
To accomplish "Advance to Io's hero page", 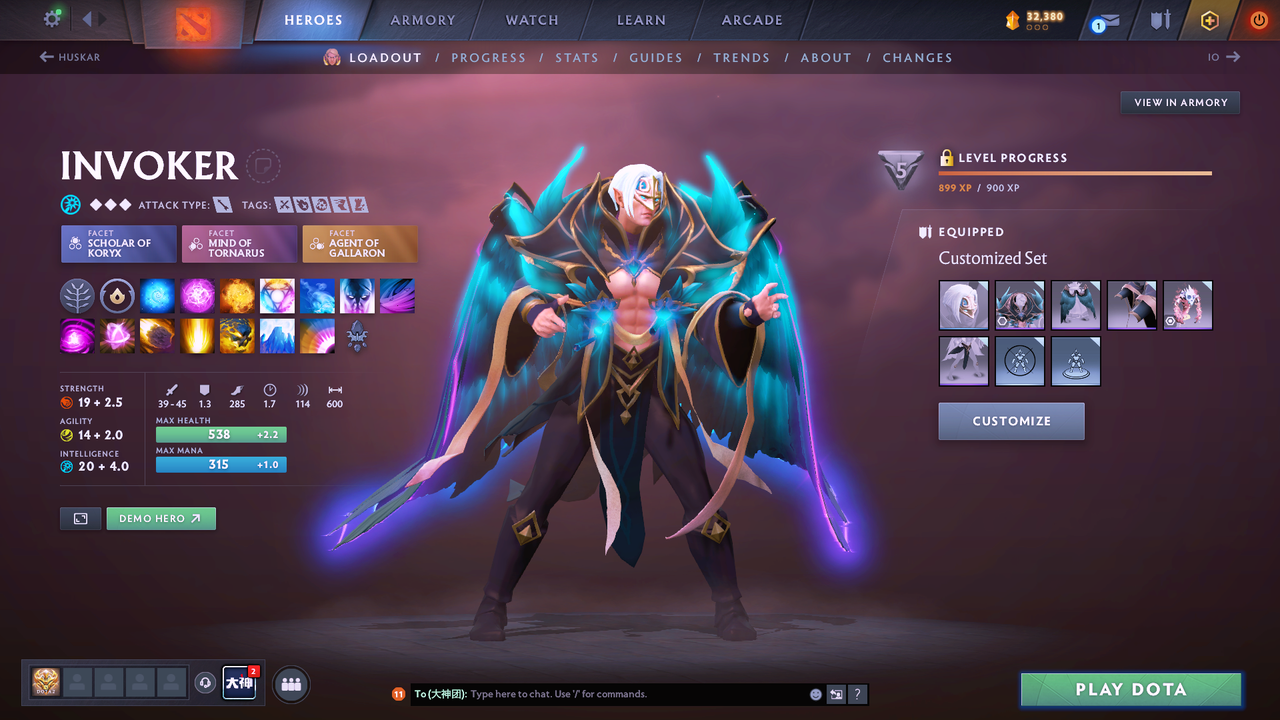I will 1222,57.
